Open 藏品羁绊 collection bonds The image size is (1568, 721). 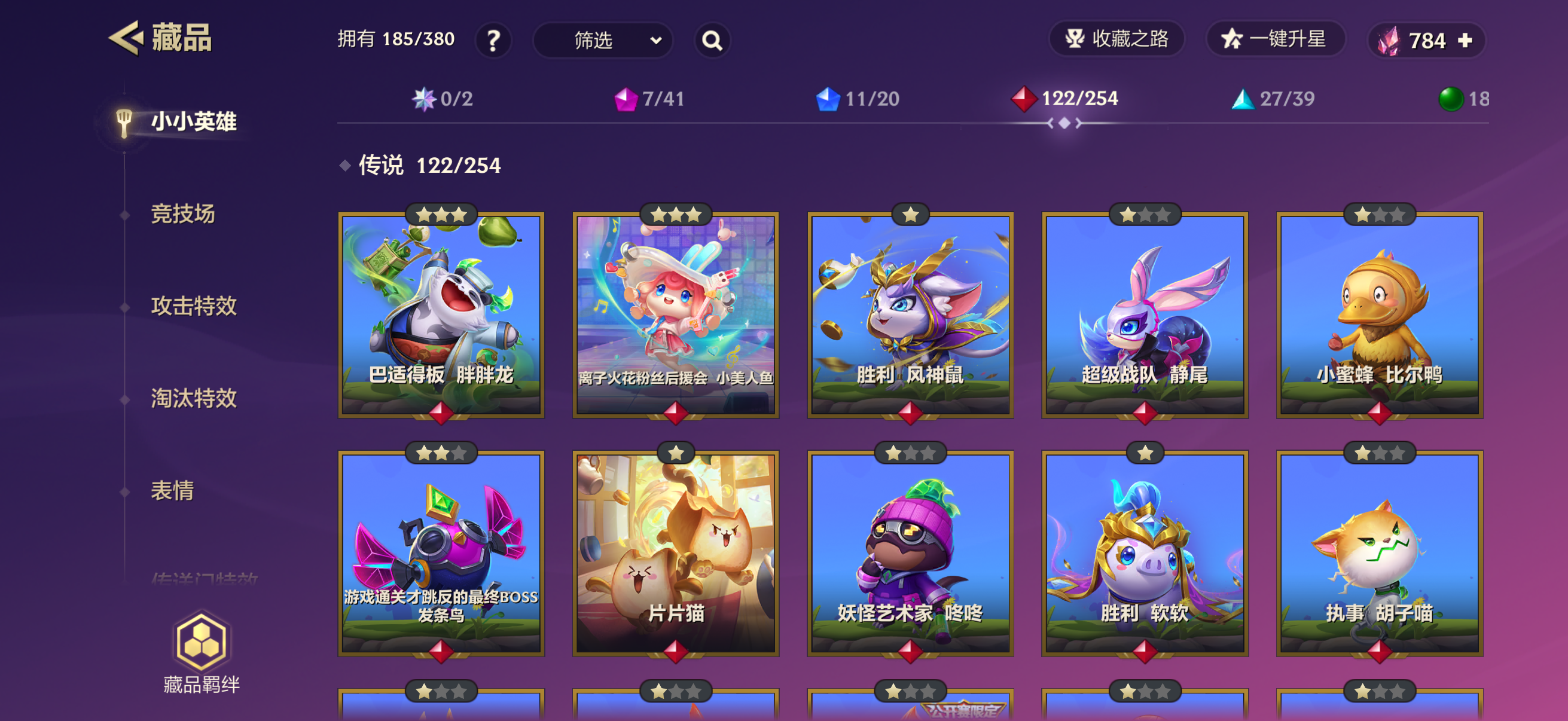pos(202,653)
